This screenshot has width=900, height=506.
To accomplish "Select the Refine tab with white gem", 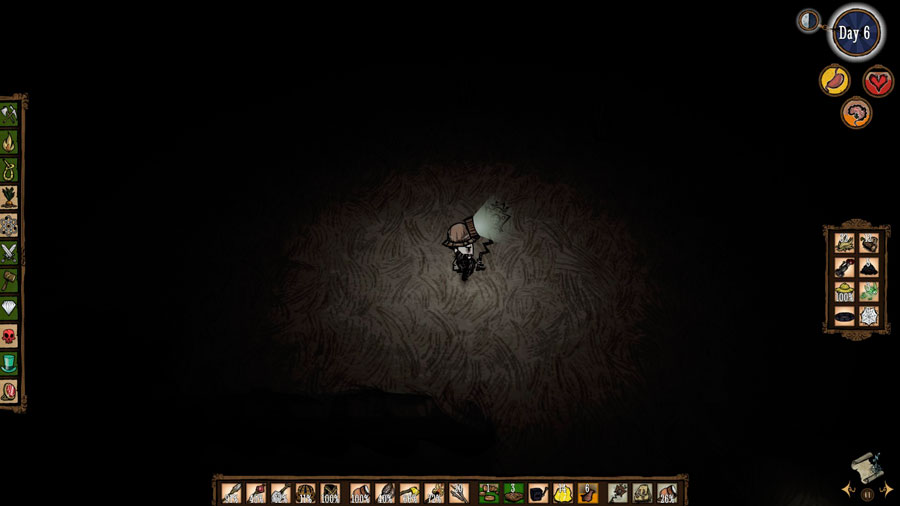I will tap(10, 308).
